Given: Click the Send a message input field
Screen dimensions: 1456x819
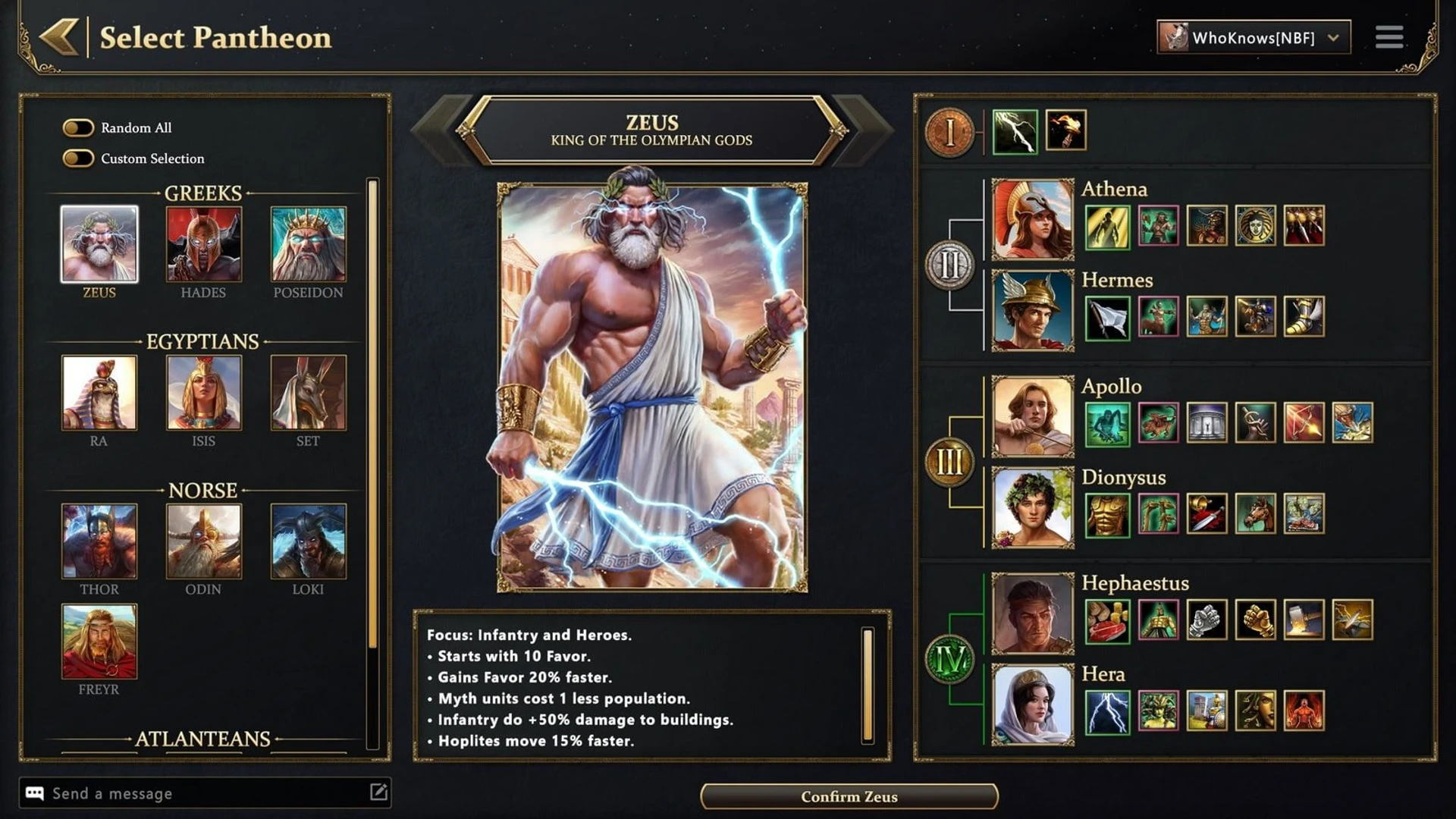Looking at the screenshot, I should [x=190, y=793].
